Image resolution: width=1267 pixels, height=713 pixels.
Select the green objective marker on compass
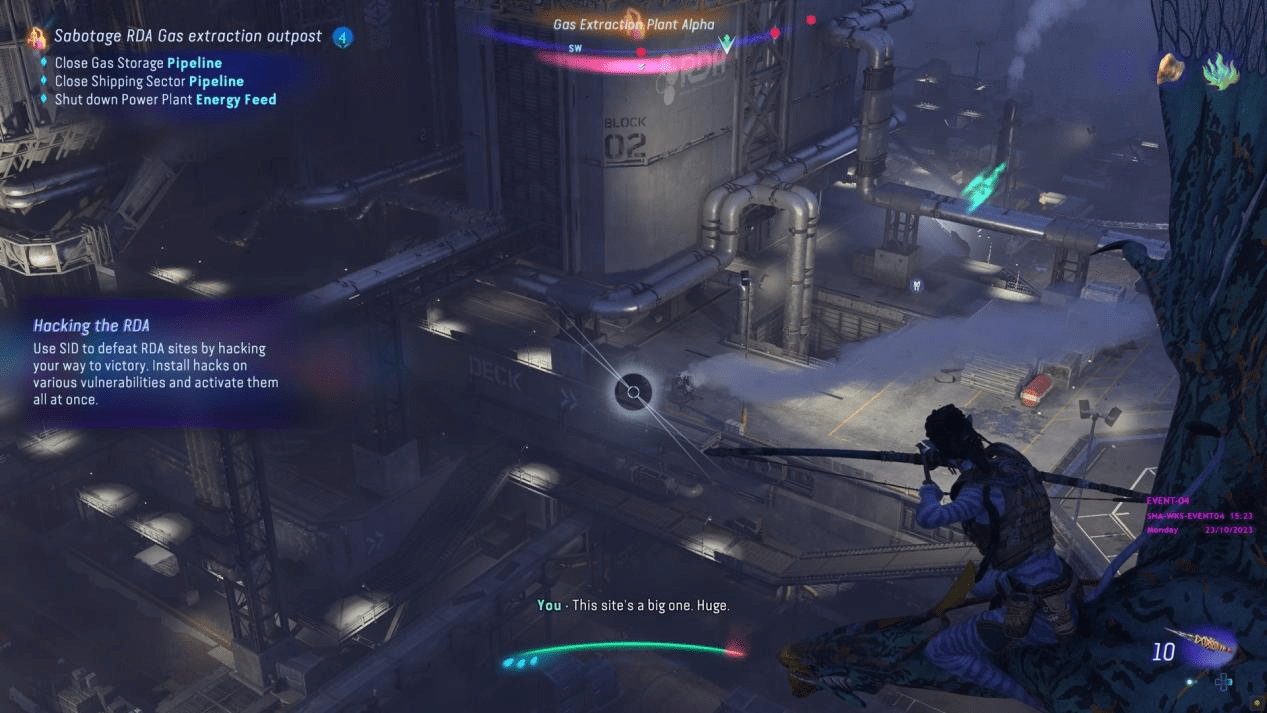tap(727, 44)
